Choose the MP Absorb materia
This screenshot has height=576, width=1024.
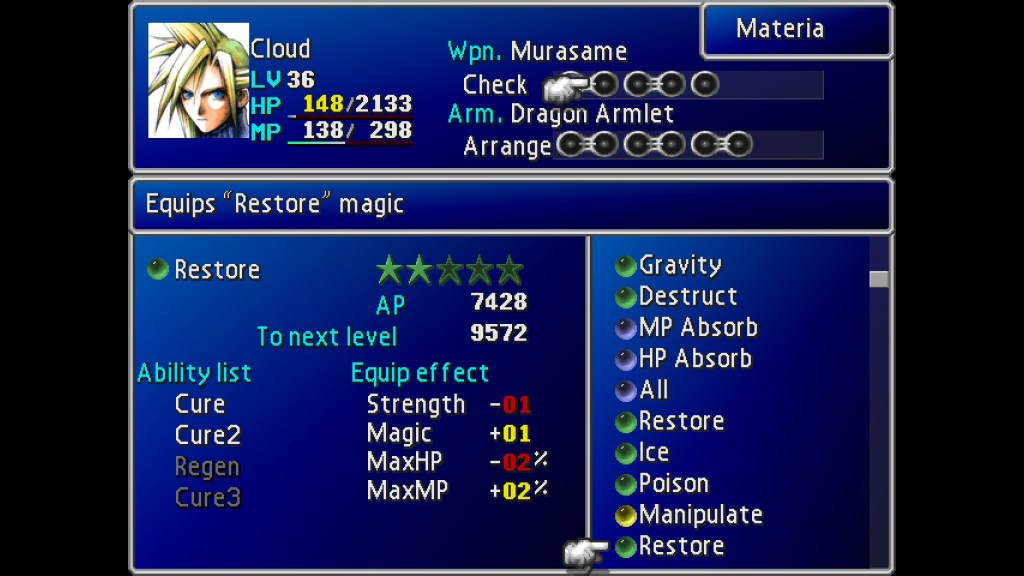click(x=697, y=327)
